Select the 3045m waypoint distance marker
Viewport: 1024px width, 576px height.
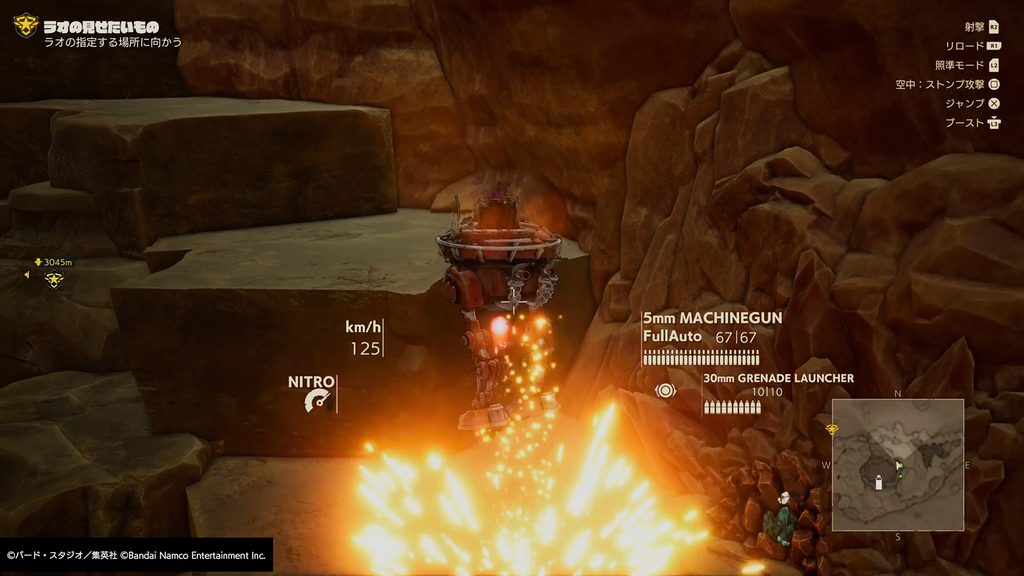(x=54, y=262)
